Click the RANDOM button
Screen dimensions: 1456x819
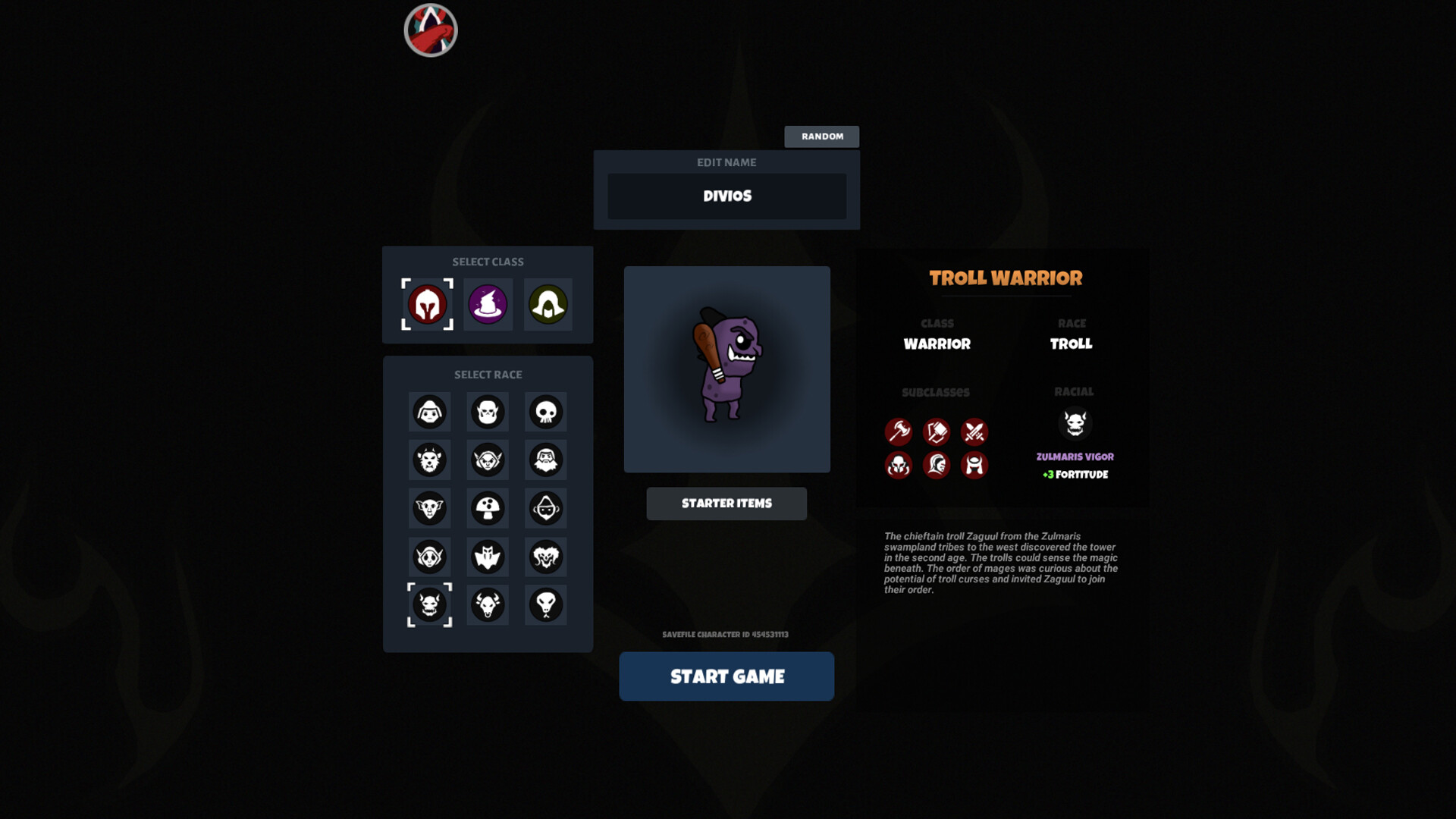click(822, 136)
